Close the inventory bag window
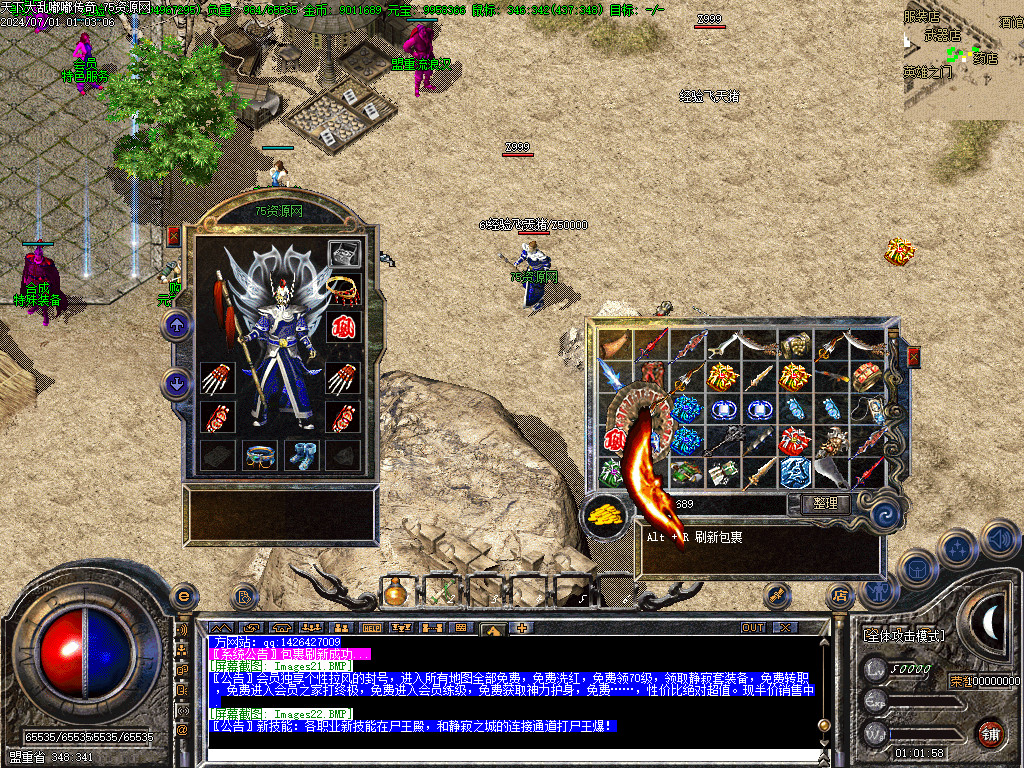The image size is (1024, 768). coord(912,356)
